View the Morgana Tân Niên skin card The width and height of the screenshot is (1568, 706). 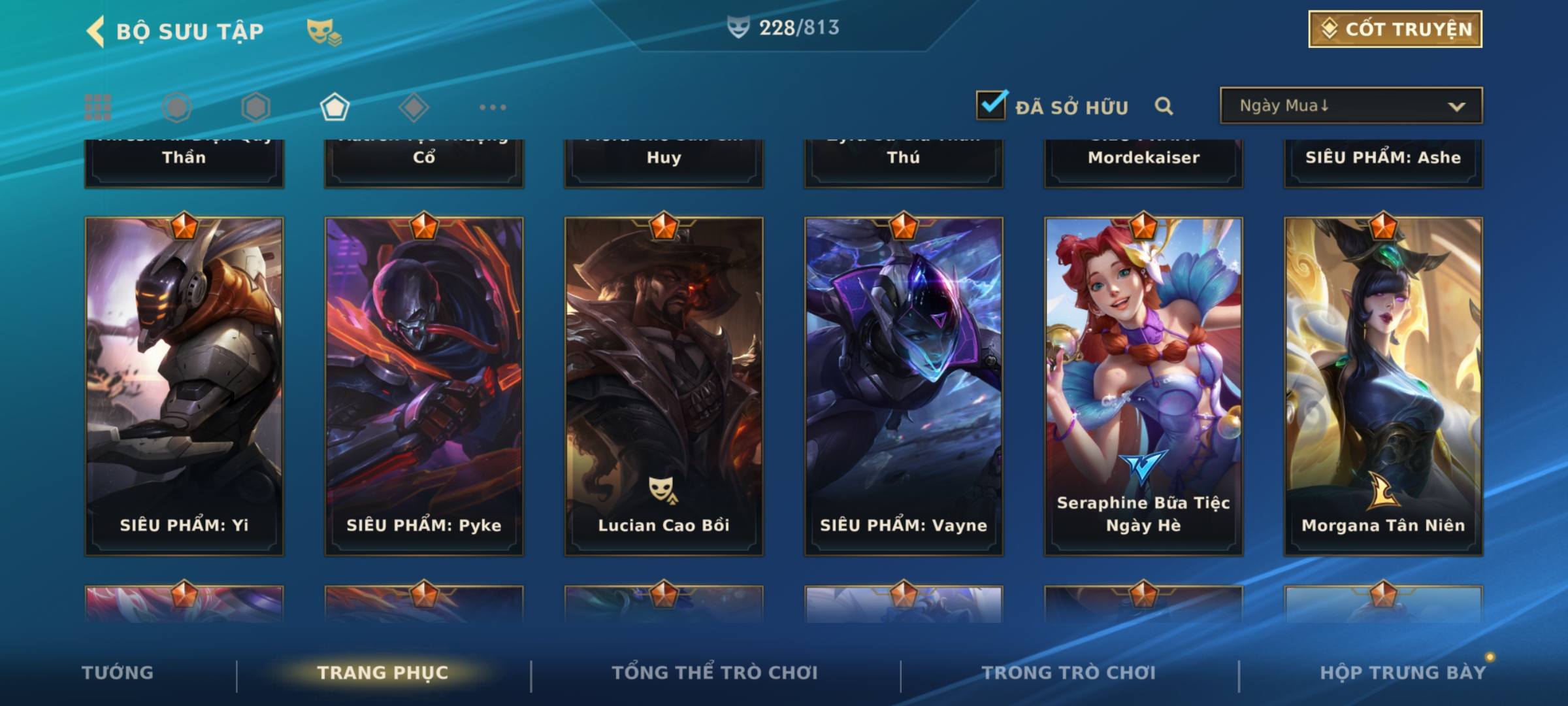click(x=1383, y=386)
